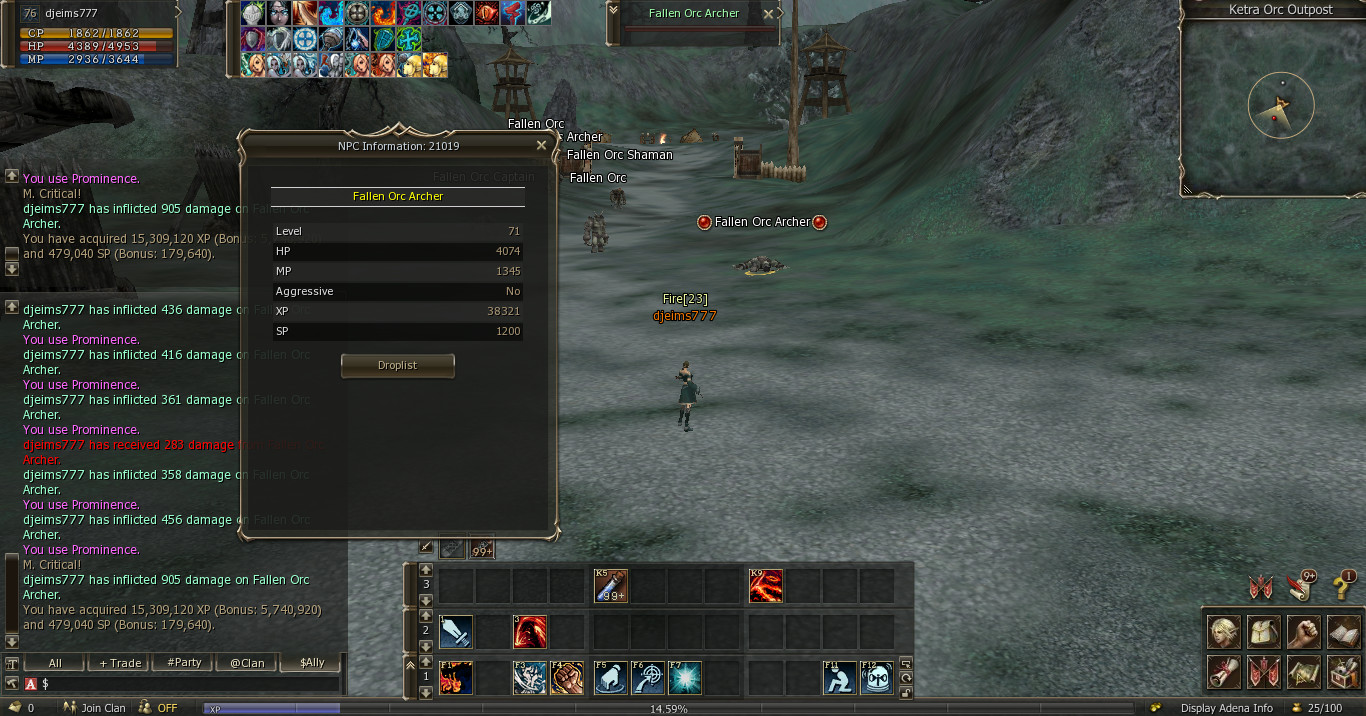Screen dimensions: 1366x716
Task: Trigger the sword attack action in slot 1
Action: [456, 632]
